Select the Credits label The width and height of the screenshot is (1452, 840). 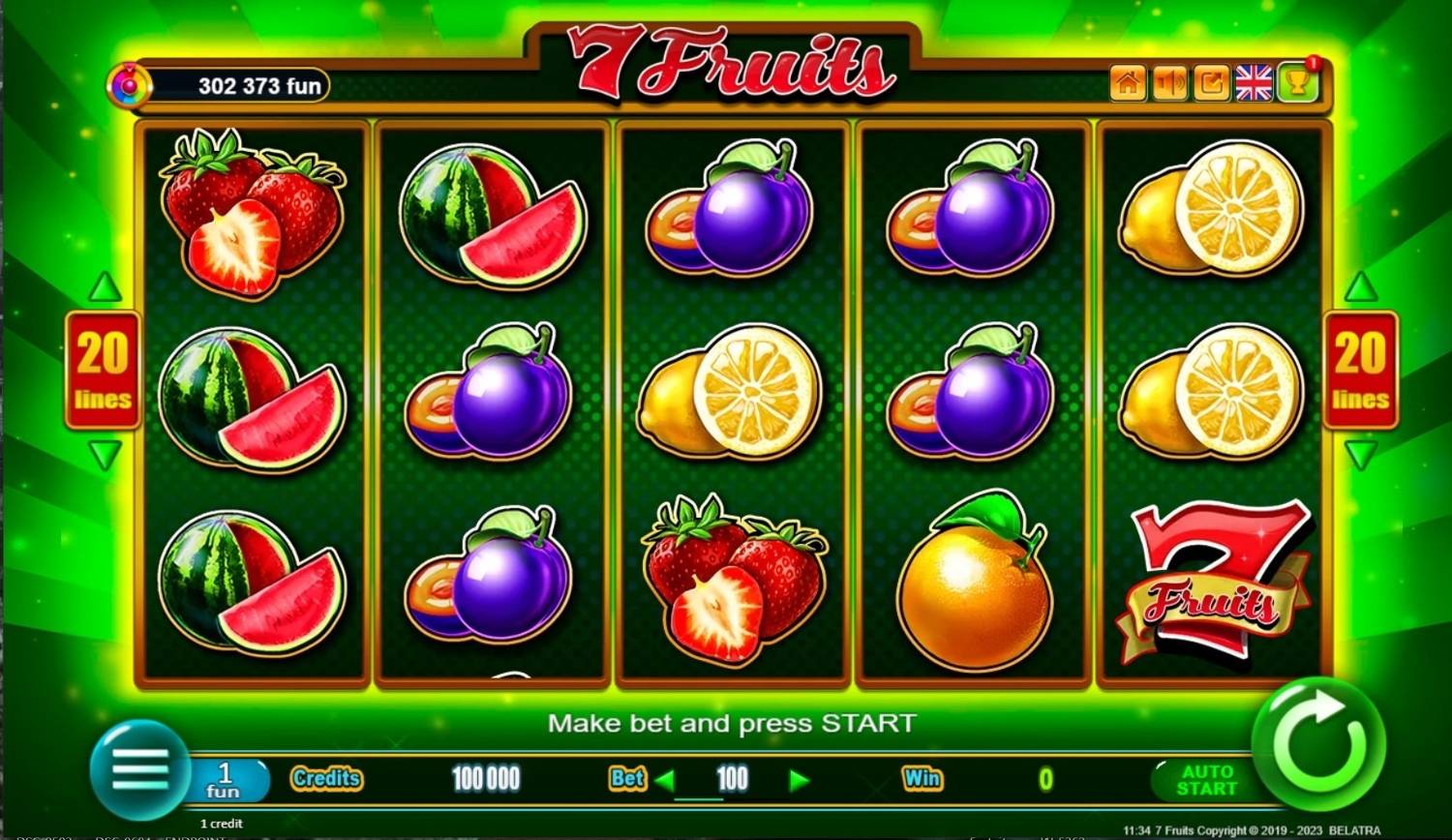click(326, 779)
